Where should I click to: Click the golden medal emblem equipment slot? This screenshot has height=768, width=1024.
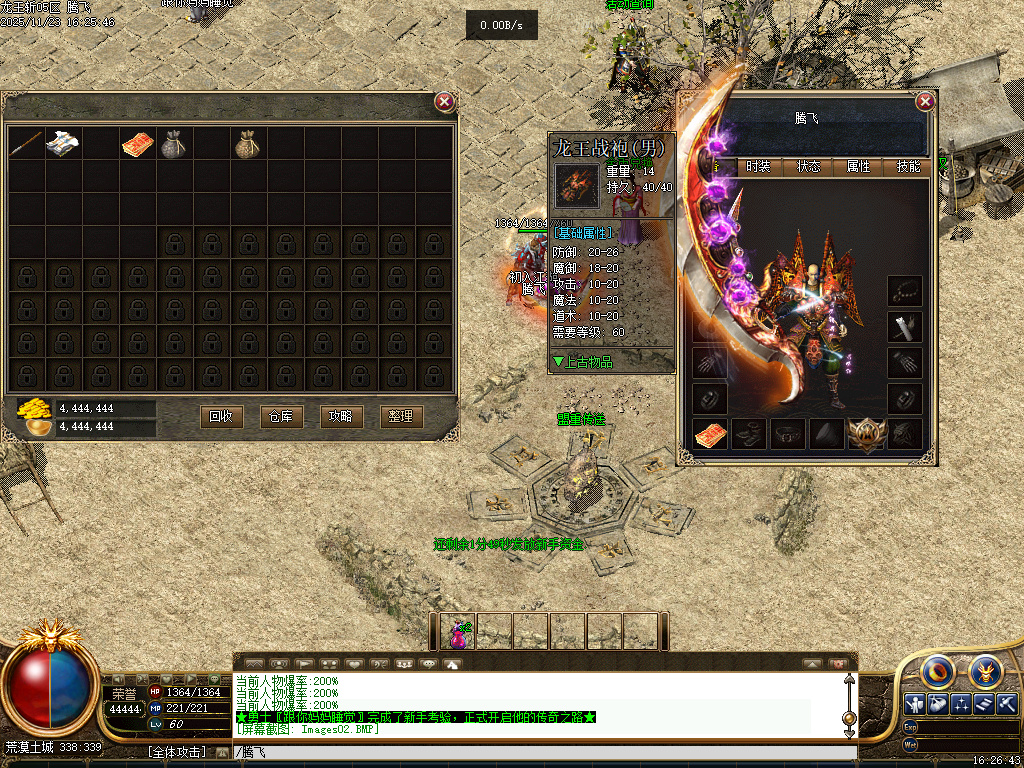click(x=865, y=434)
